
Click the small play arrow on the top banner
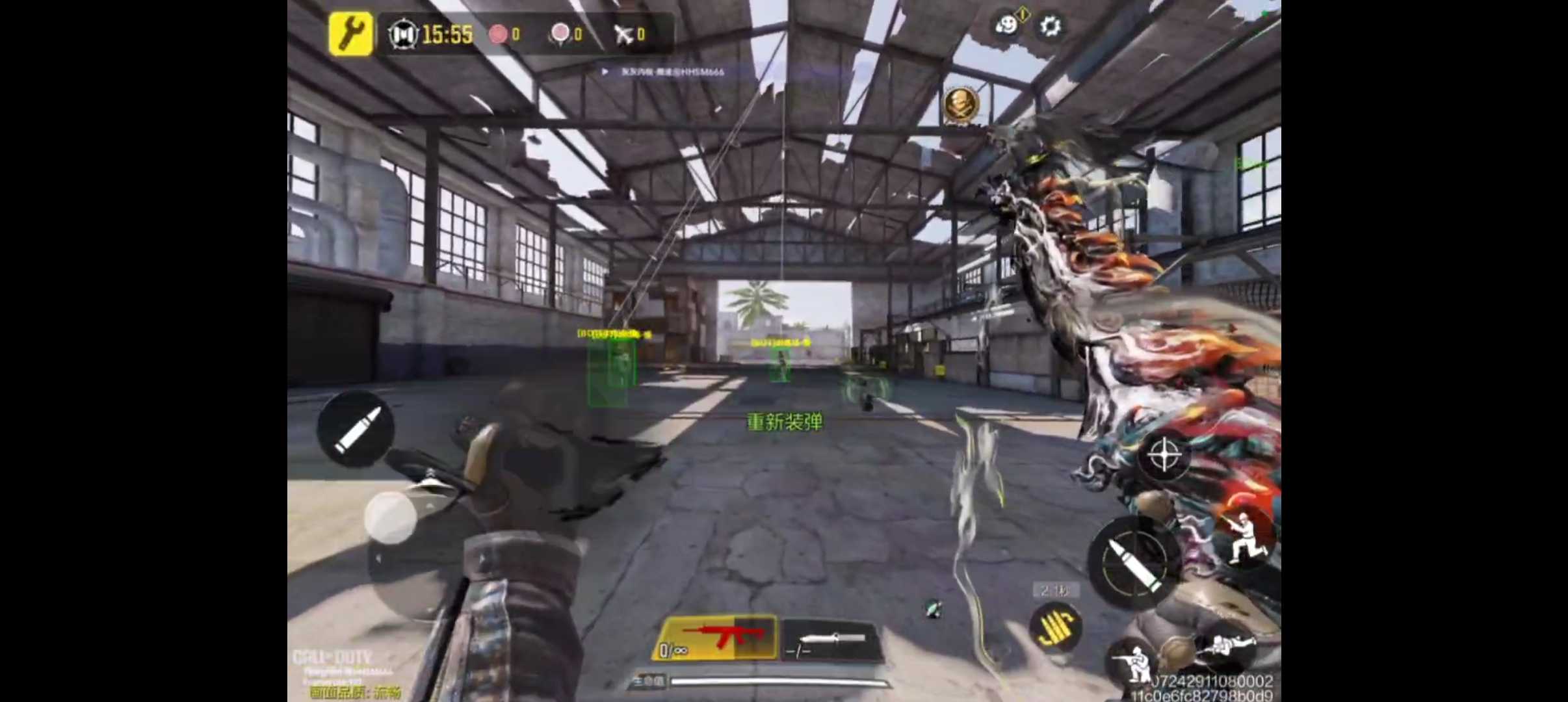pos(605,71)
